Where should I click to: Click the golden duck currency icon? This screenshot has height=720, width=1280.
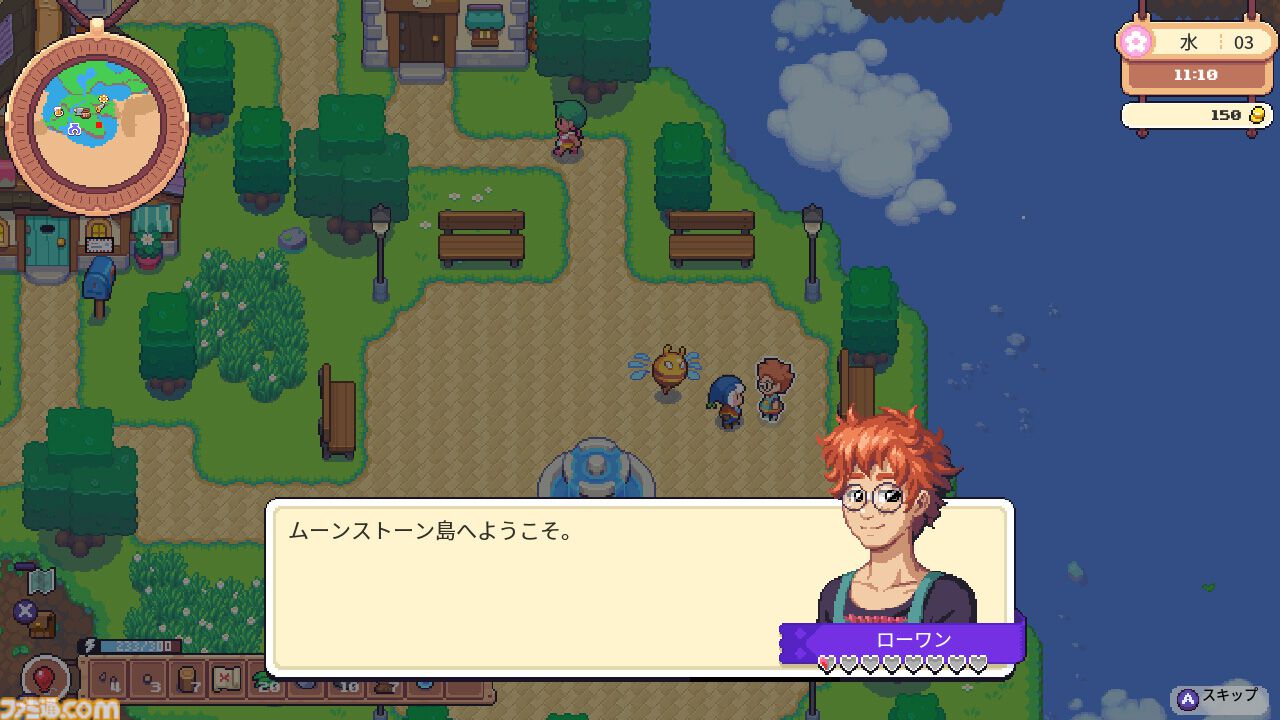[x=1256, y=115]
